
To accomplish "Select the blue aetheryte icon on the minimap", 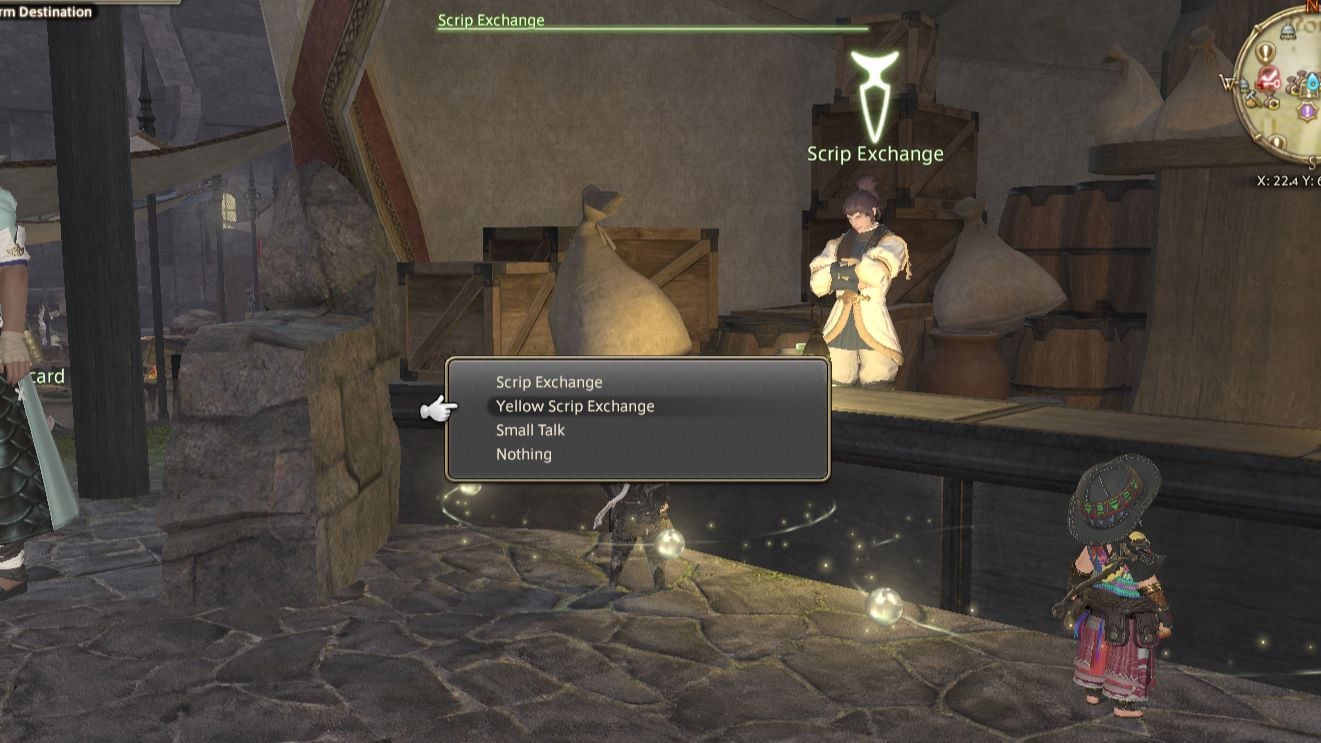I will 1311,84.
